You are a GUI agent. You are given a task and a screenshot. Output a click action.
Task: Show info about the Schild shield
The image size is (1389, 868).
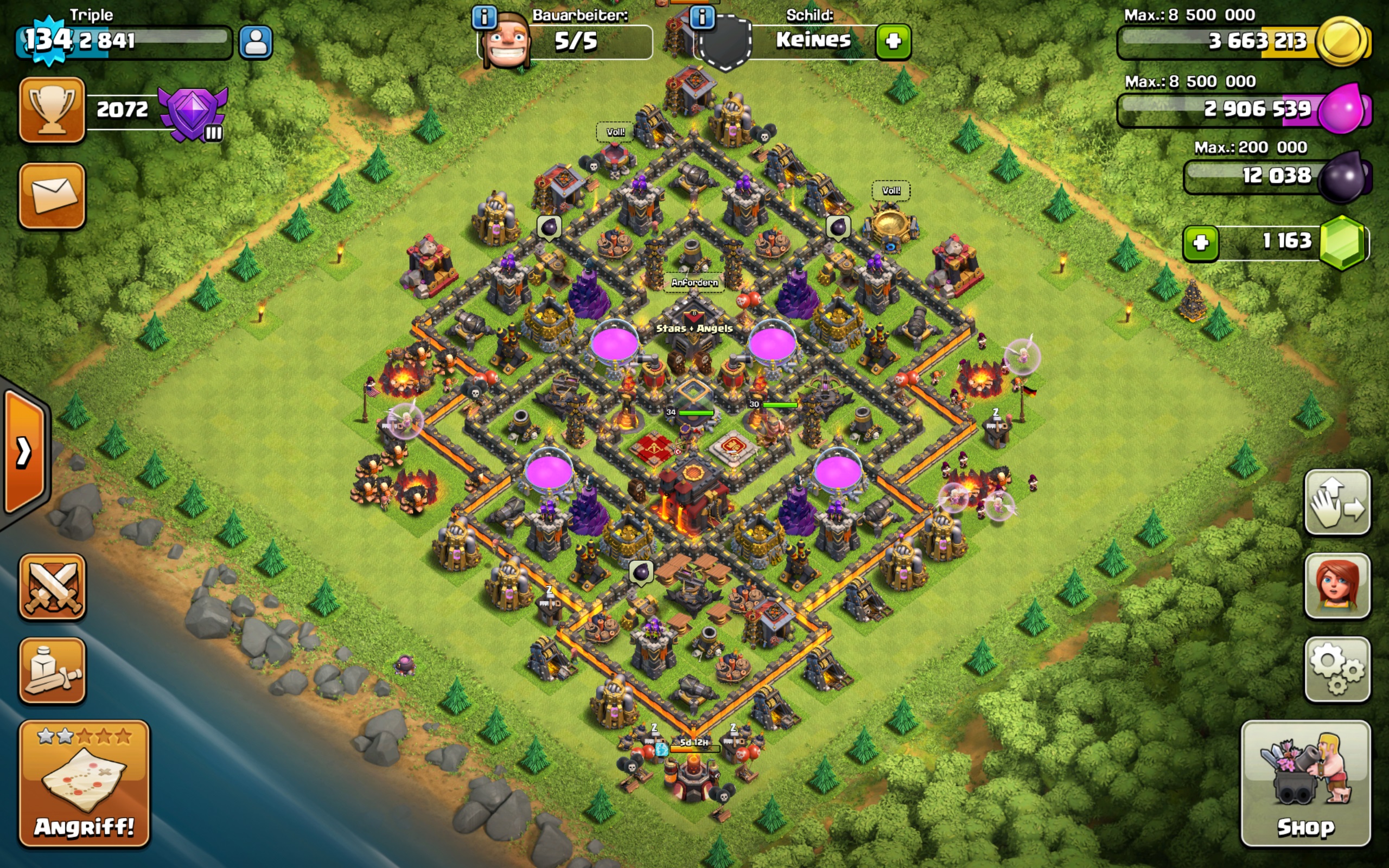coord(702,17)
